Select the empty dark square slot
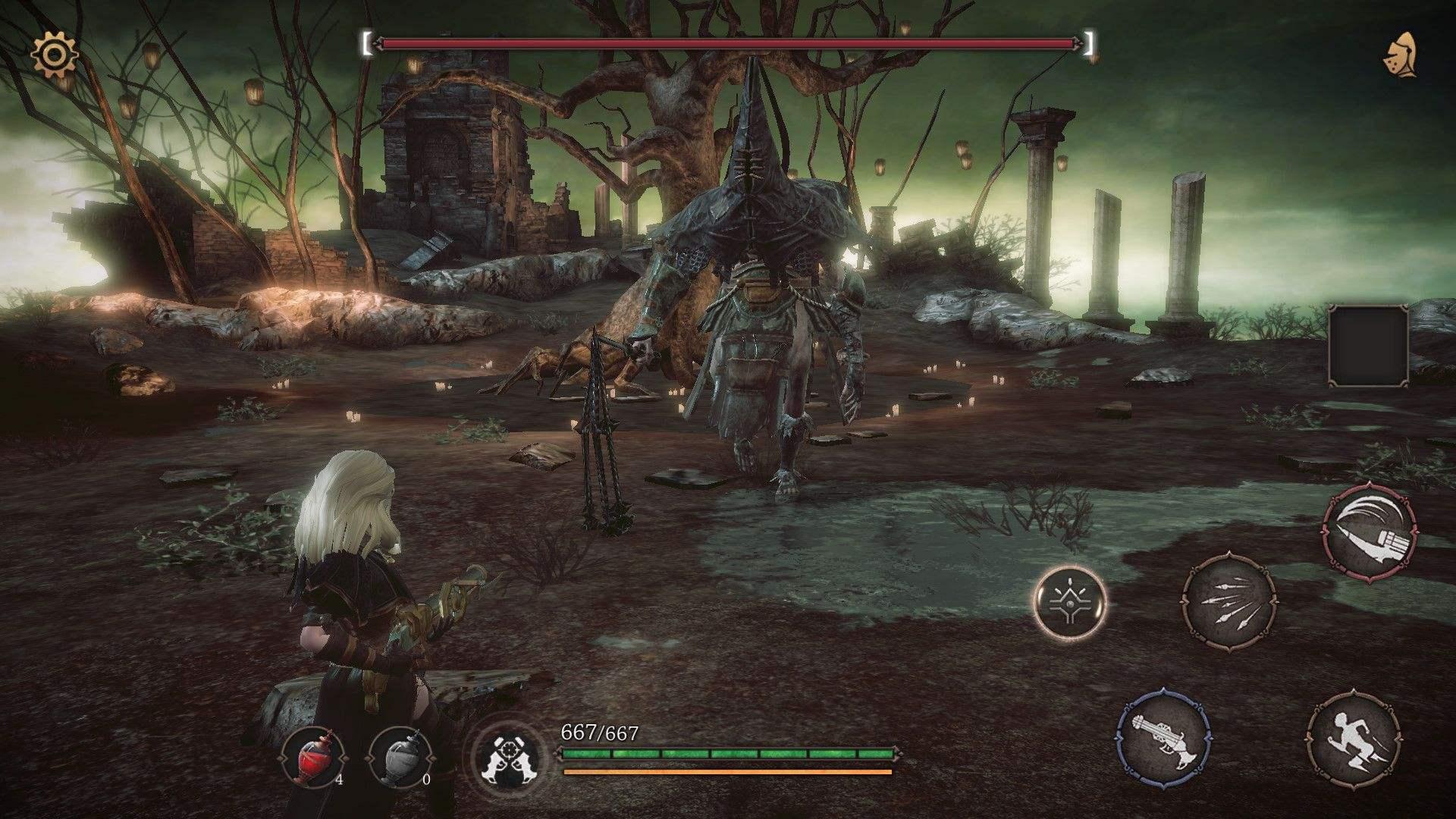Screen dimensions: 1456x819 click(x=1368, y=346)
